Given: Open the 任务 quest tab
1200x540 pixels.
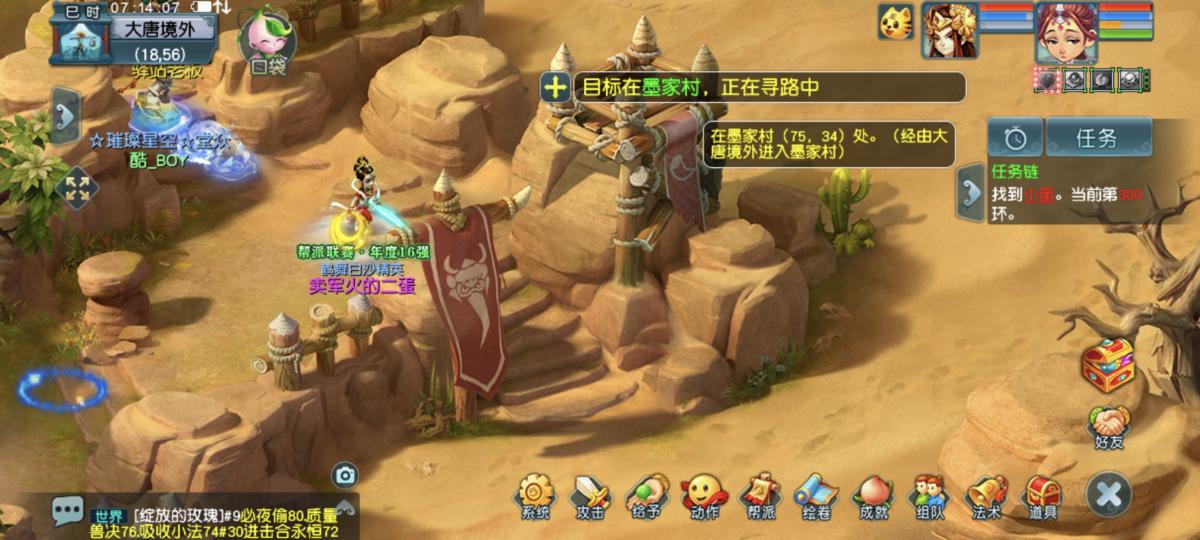Looking at the screenshot, I should pyautogui.click(x=1098, y=138).
